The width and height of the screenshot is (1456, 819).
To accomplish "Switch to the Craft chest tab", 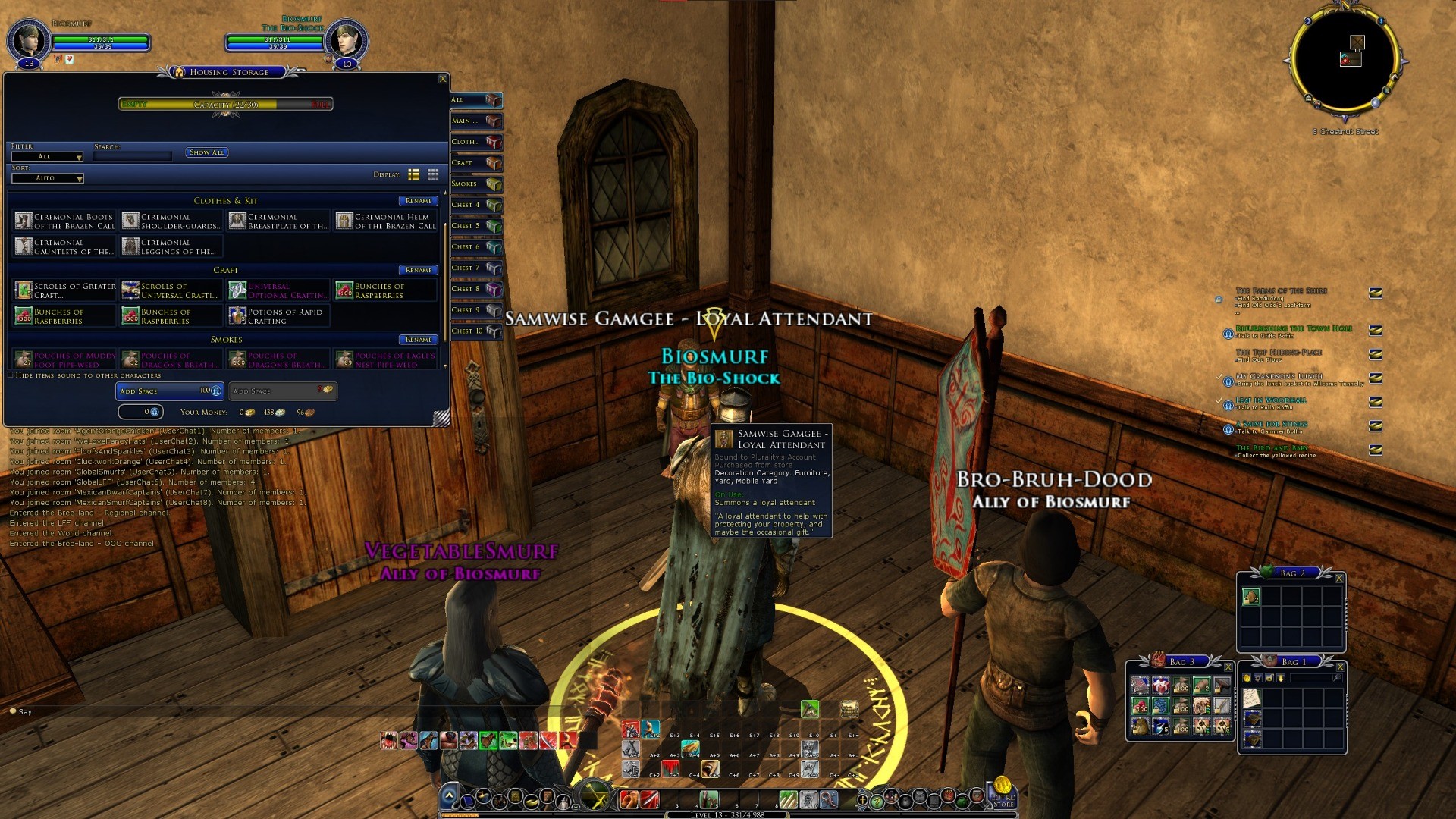I will click(x=475, y=163).
